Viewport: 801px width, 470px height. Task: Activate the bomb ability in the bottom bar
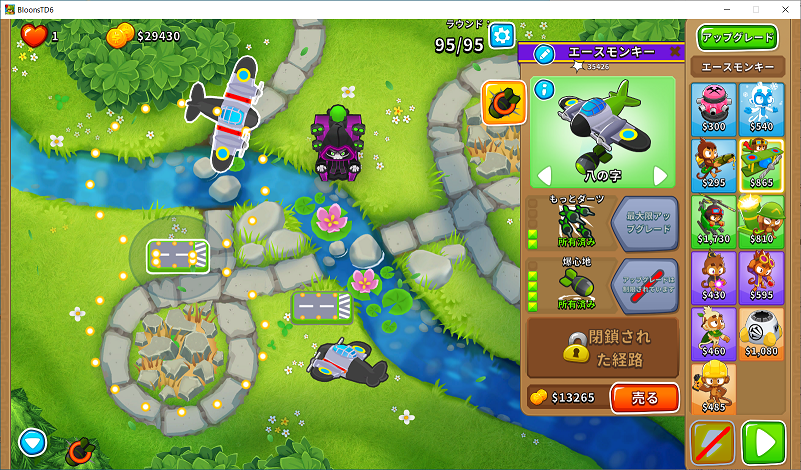[80, 452]
